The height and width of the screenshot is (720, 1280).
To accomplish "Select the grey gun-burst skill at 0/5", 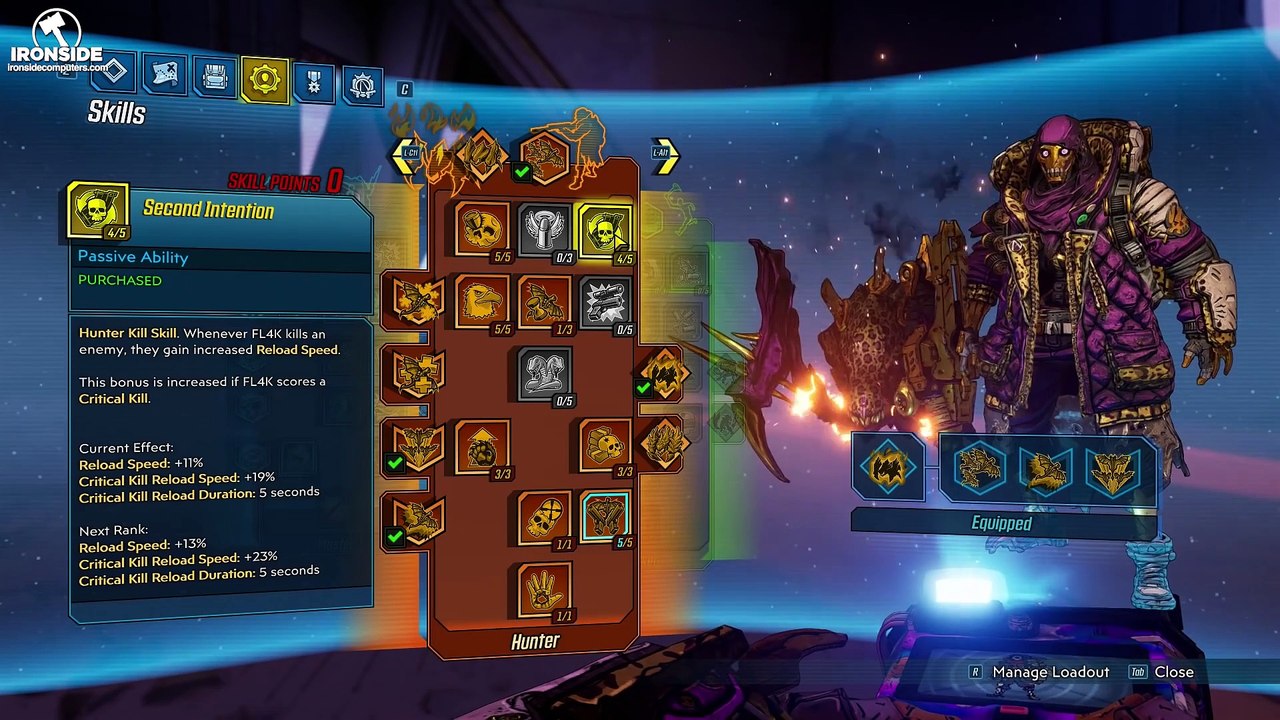I will coord(605,301).
